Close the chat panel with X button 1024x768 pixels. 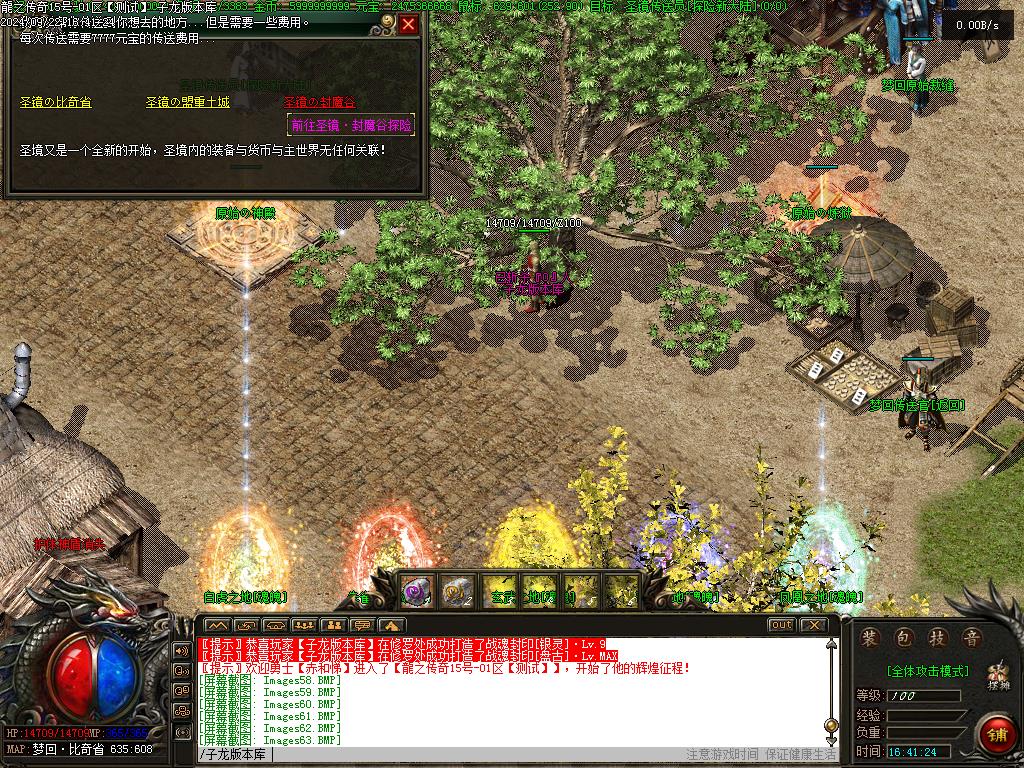click(813, 625)
